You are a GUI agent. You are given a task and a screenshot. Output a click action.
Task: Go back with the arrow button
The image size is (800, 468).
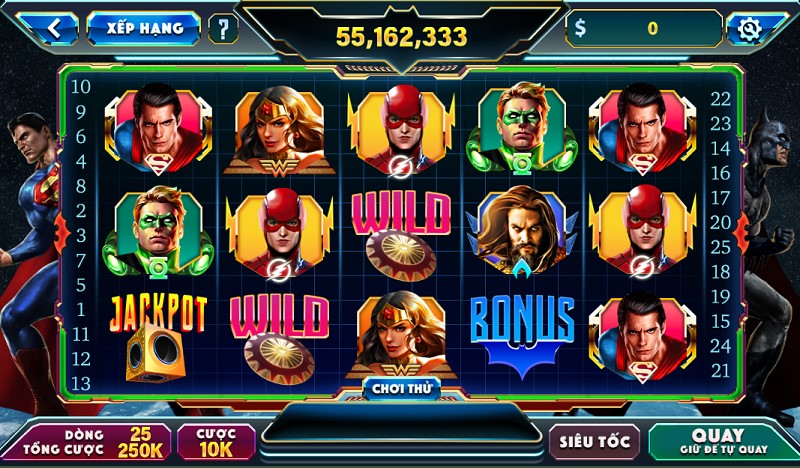[x=49, y=28]
